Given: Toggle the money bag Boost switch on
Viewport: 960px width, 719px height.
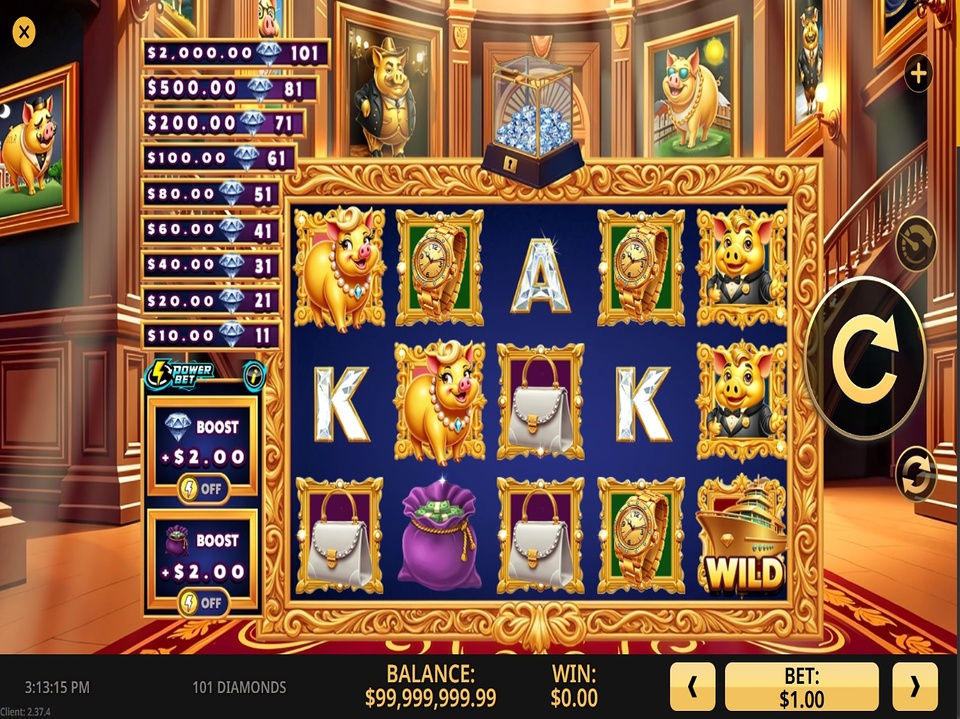Looking at the screenshot, I should click(x=202, y=602).
